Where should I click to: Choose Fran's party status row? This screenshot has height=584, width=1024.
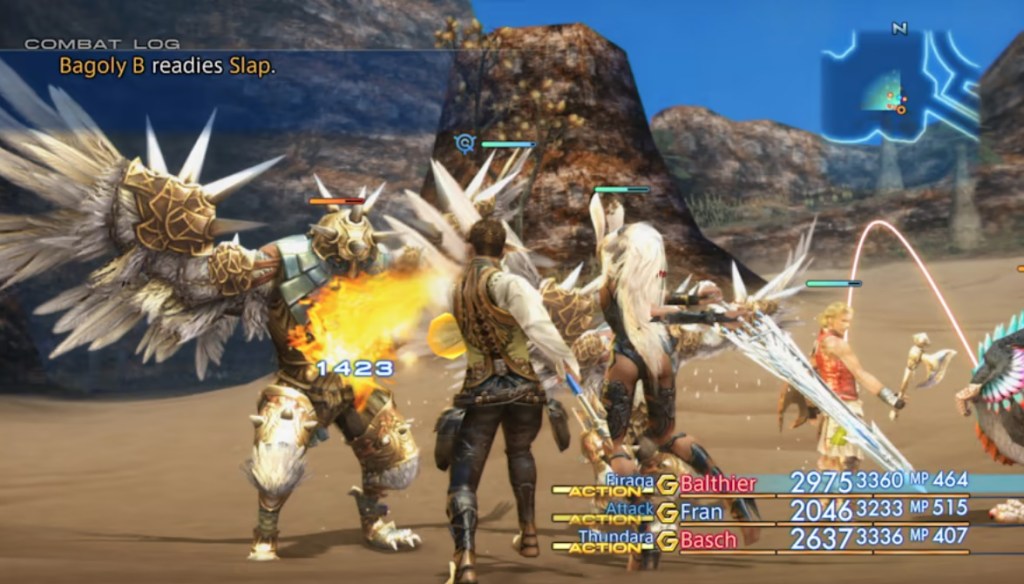click(x=700, y=512)
